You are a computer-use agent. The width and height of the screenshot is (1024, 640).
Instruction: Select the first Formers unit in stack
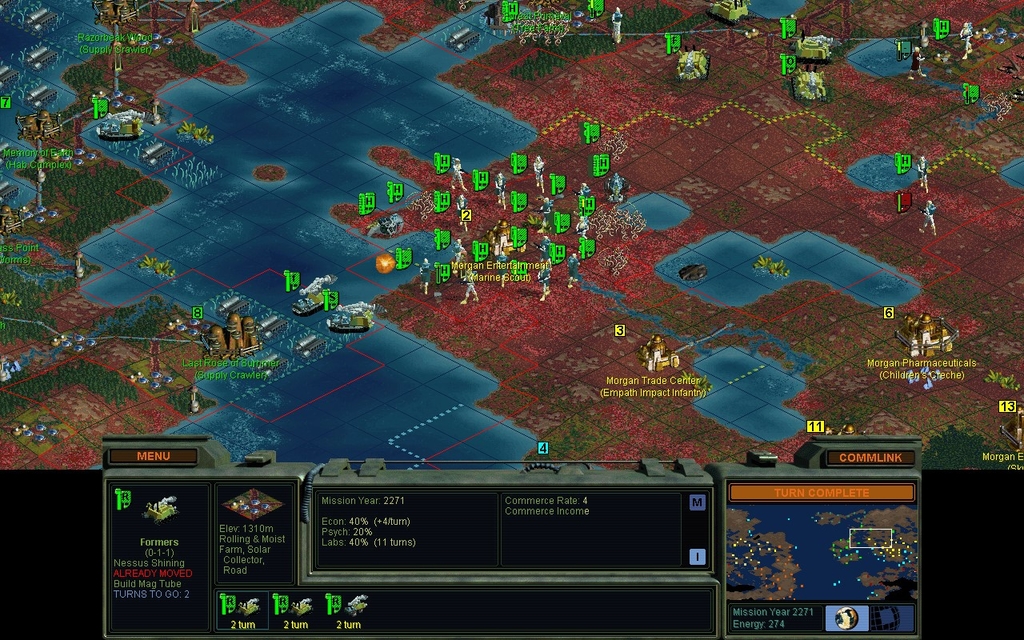click(x=241, y=609)
